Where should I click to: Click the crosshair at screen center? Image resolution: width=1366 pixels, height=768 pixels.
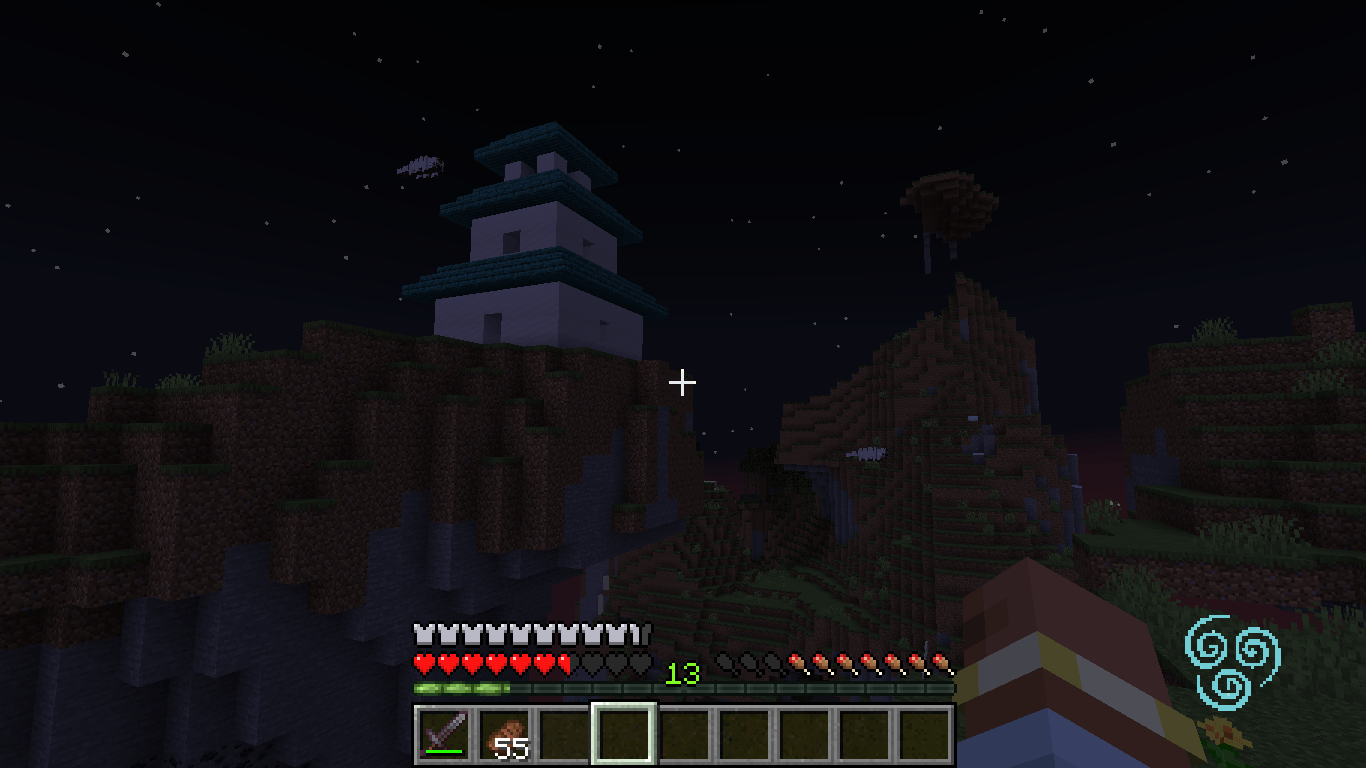[x=683, y=382]
